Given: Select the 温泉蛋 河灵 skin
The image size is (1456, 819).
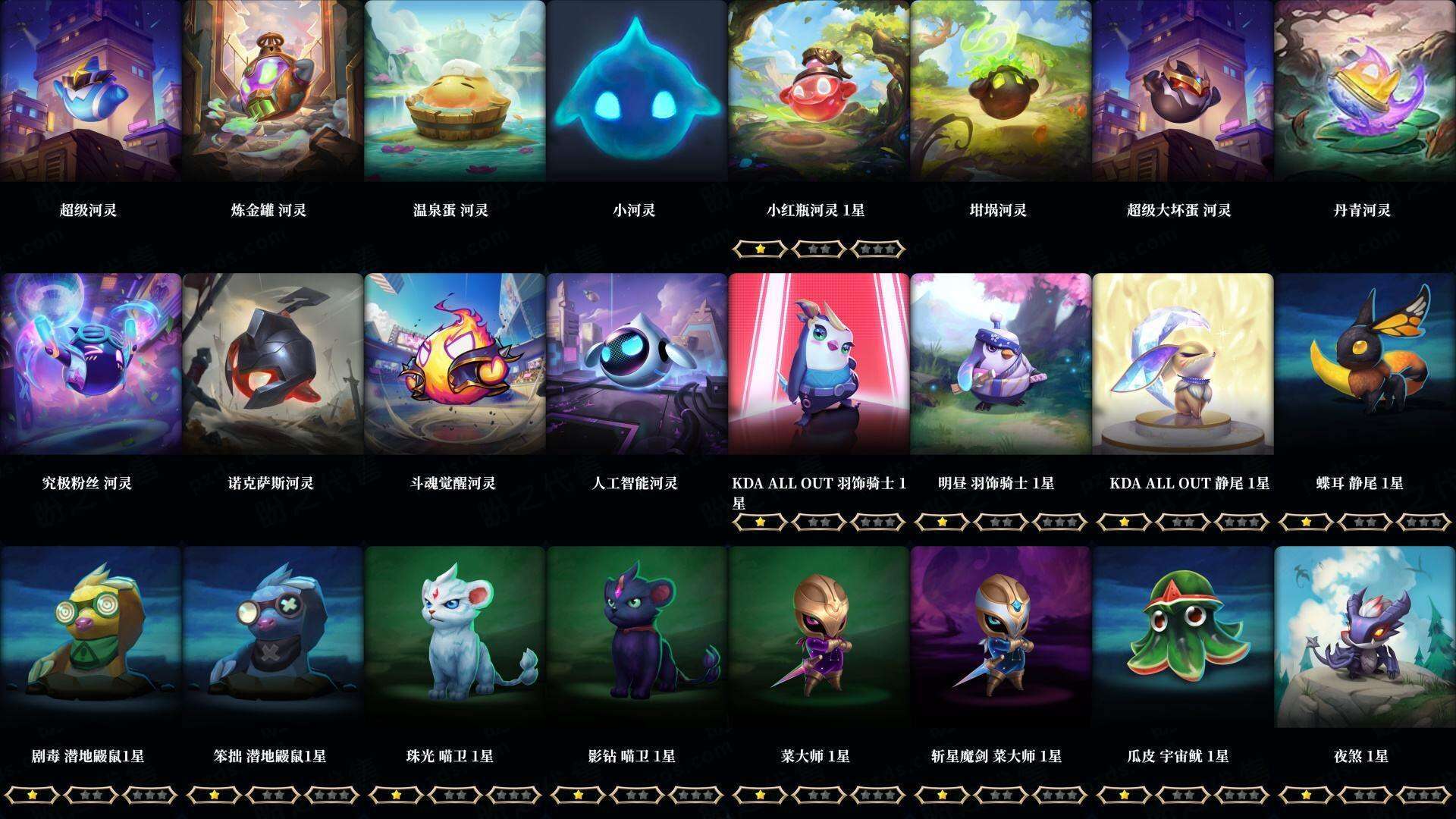Looking at the screenshot, I should coord(455,91).
